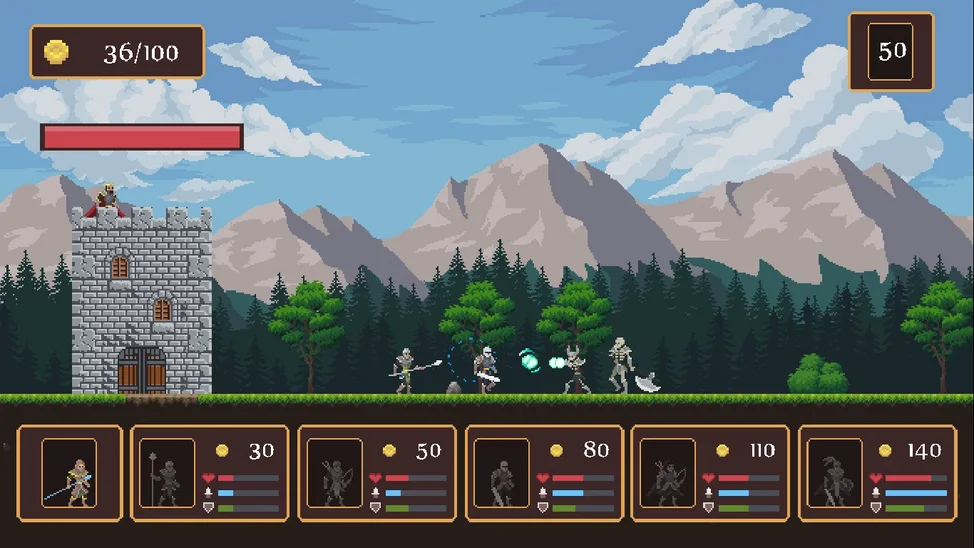This screenshot has width=974, height=548.
Task: Choose the 140-gold shield knight unit
Action: click(x=878, y=473)
